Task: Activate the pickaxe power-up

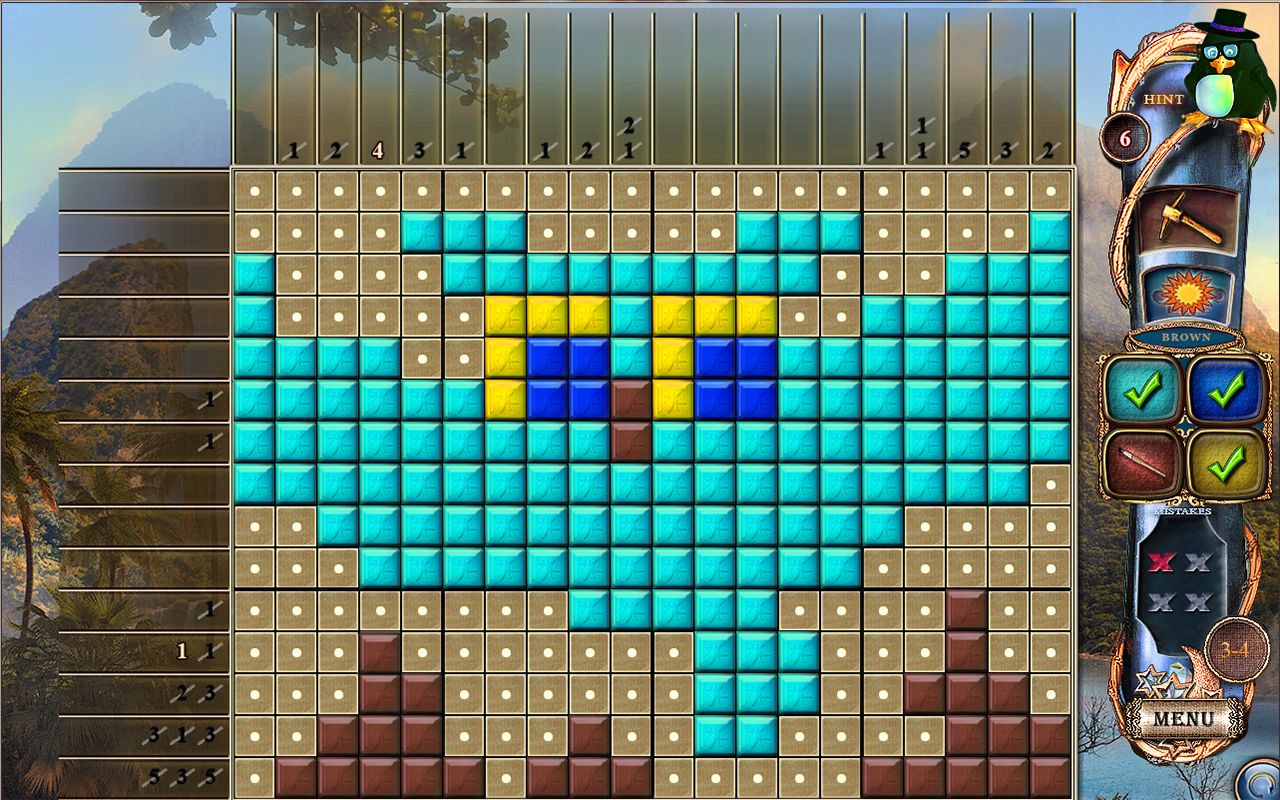Action: (1188, 220)
